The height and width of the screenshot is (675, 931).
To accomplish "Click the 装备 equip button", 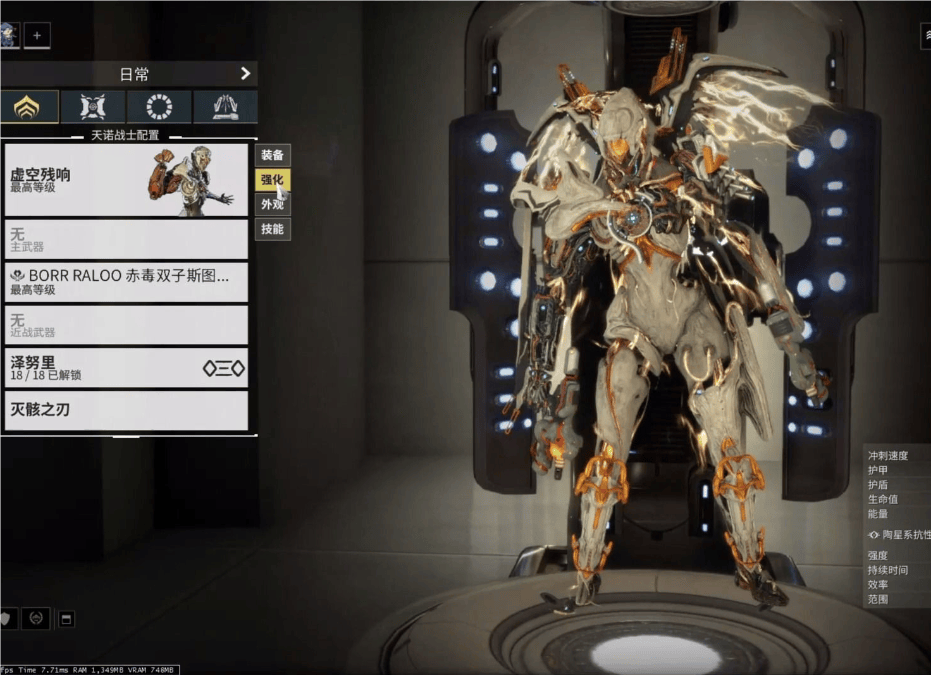I will (272, 155).
